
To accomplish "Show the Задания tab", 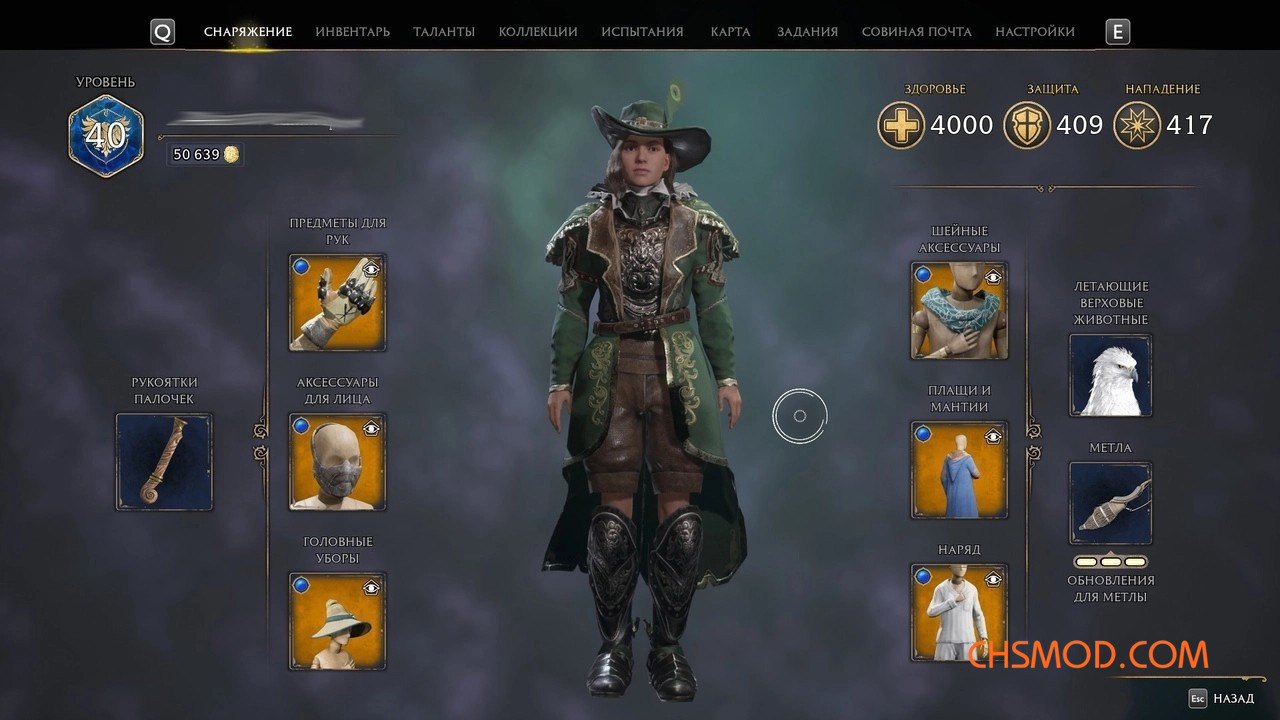I will click(x=807, y=32).
